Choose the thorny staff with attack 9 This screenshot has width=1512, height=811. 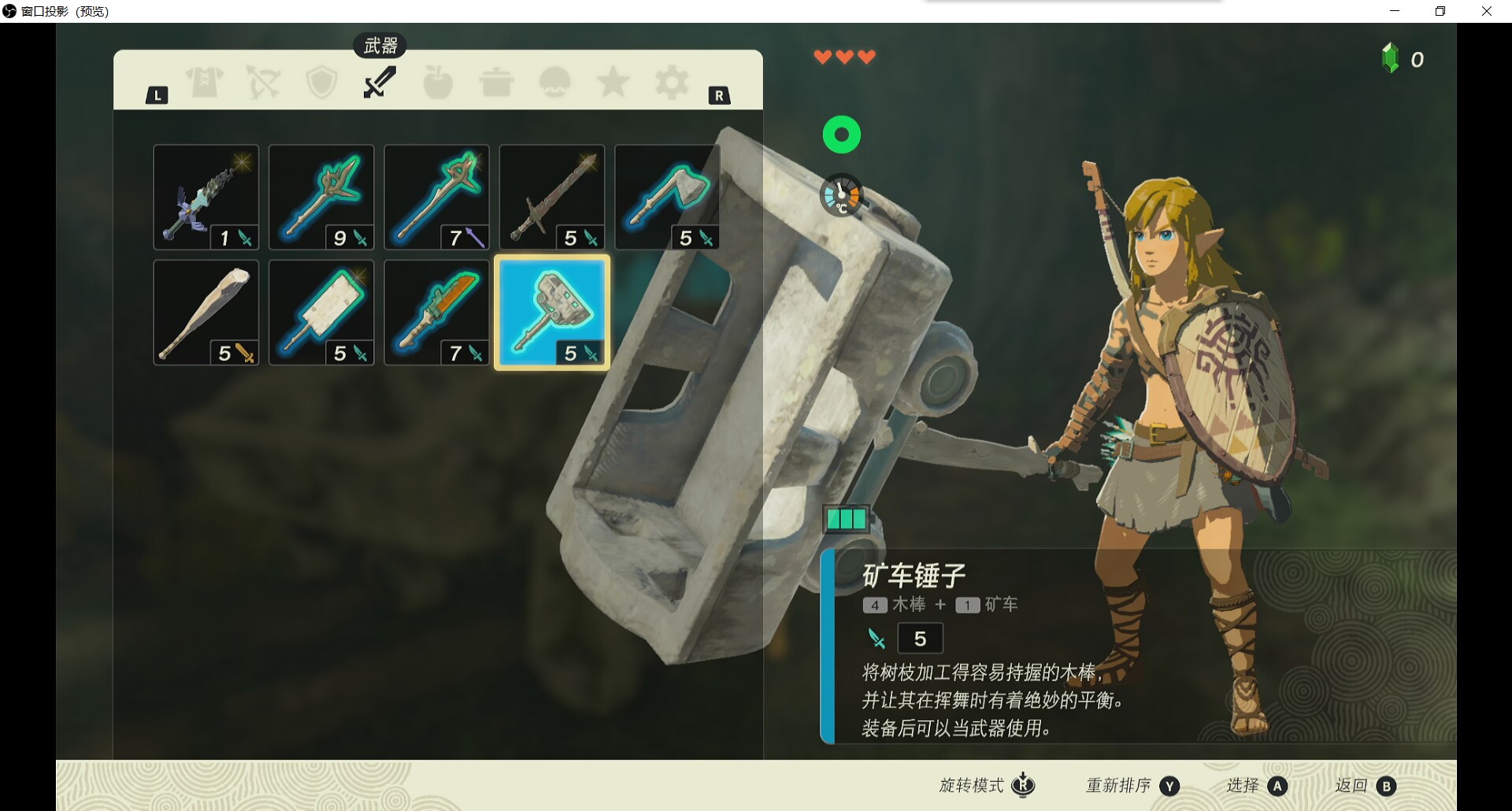coord(321,197)
